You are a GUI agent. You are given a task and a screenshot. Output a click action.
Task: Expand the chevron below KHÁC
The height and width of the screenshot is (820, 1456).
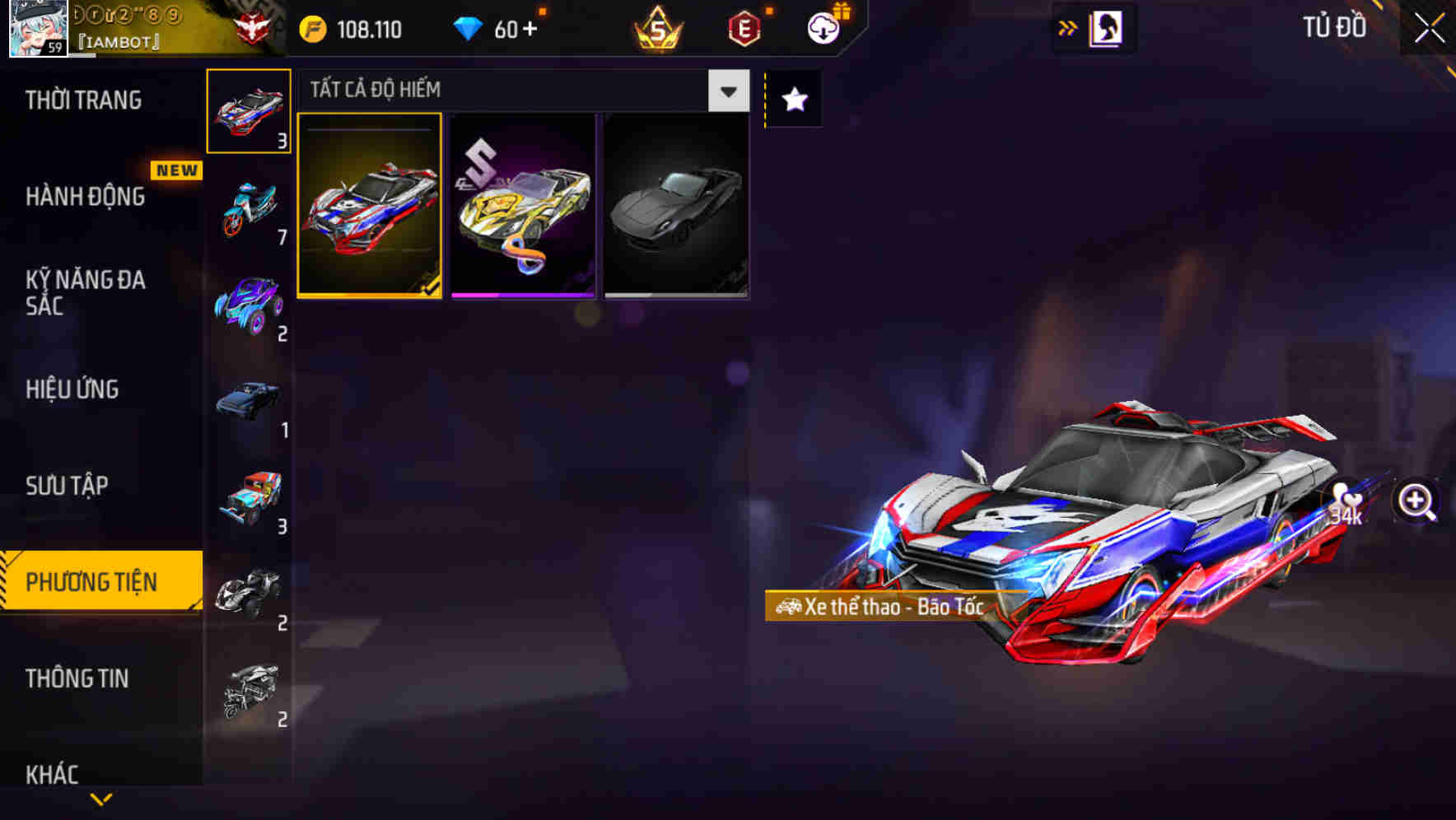tap(101, 797)
